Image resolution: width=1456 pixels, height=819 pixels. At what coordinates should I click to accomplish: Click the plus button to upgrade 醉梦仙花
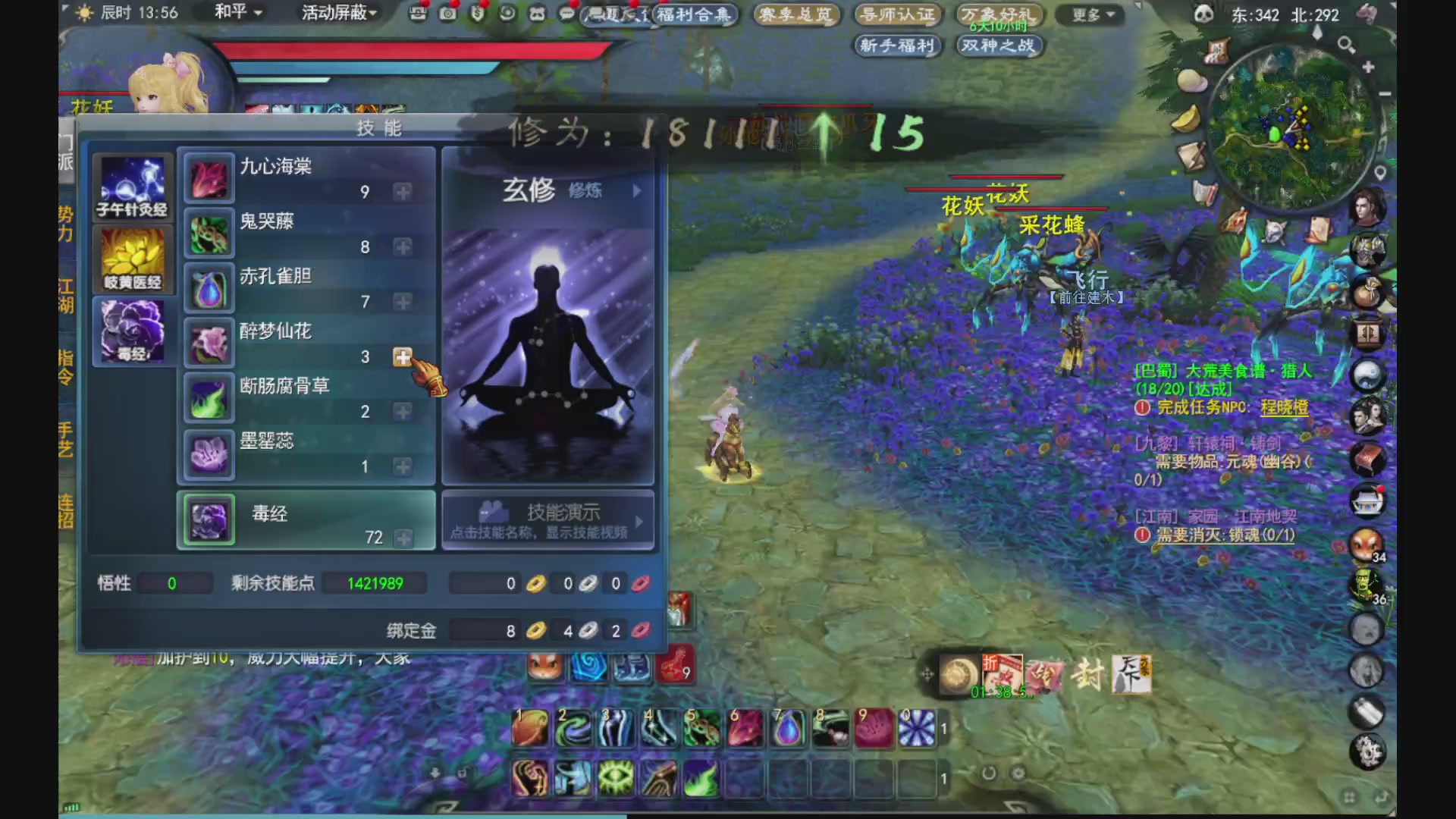[403, 357]
